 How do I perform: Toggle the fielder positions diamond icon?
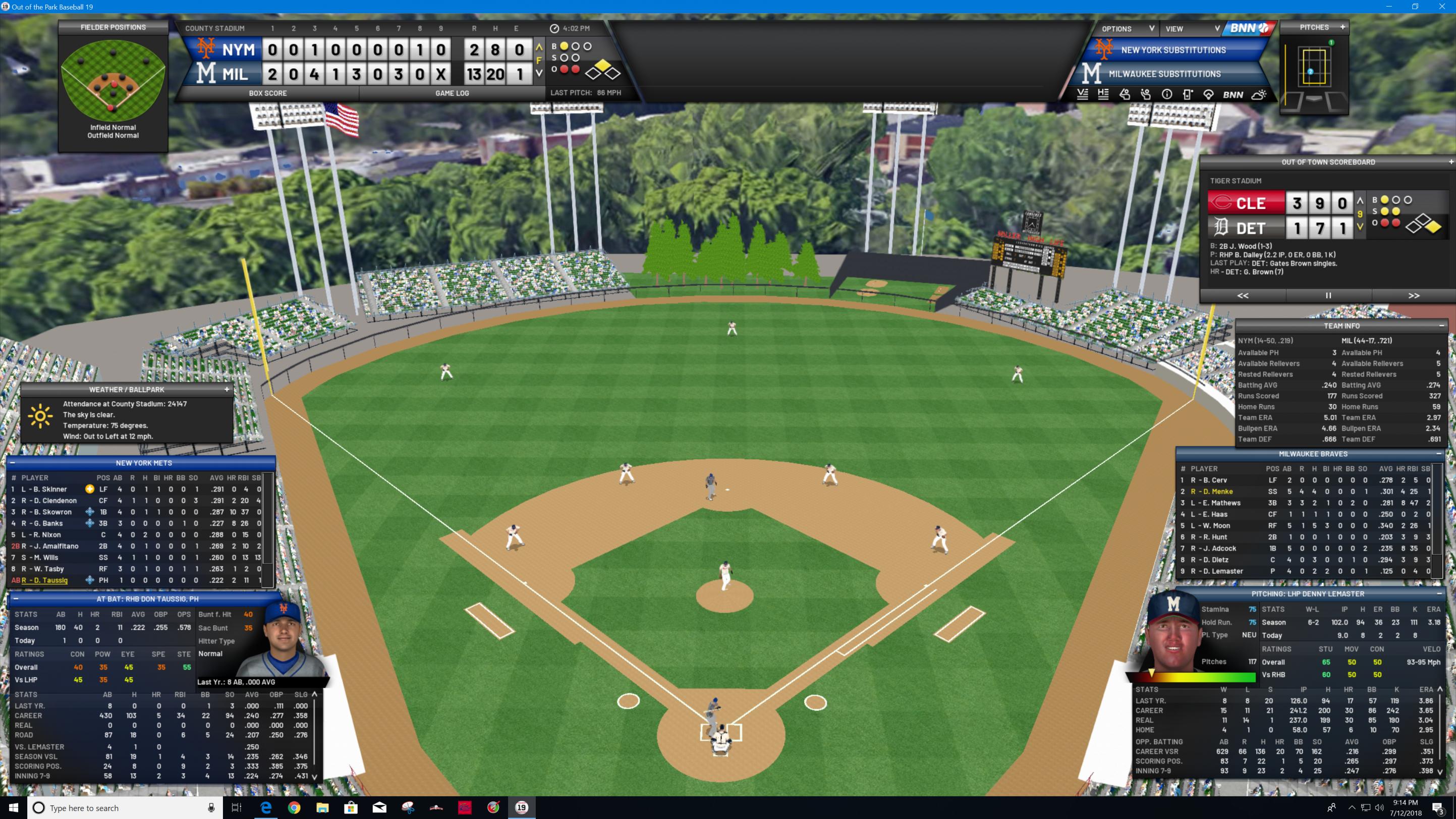[x=1208, y=95]
